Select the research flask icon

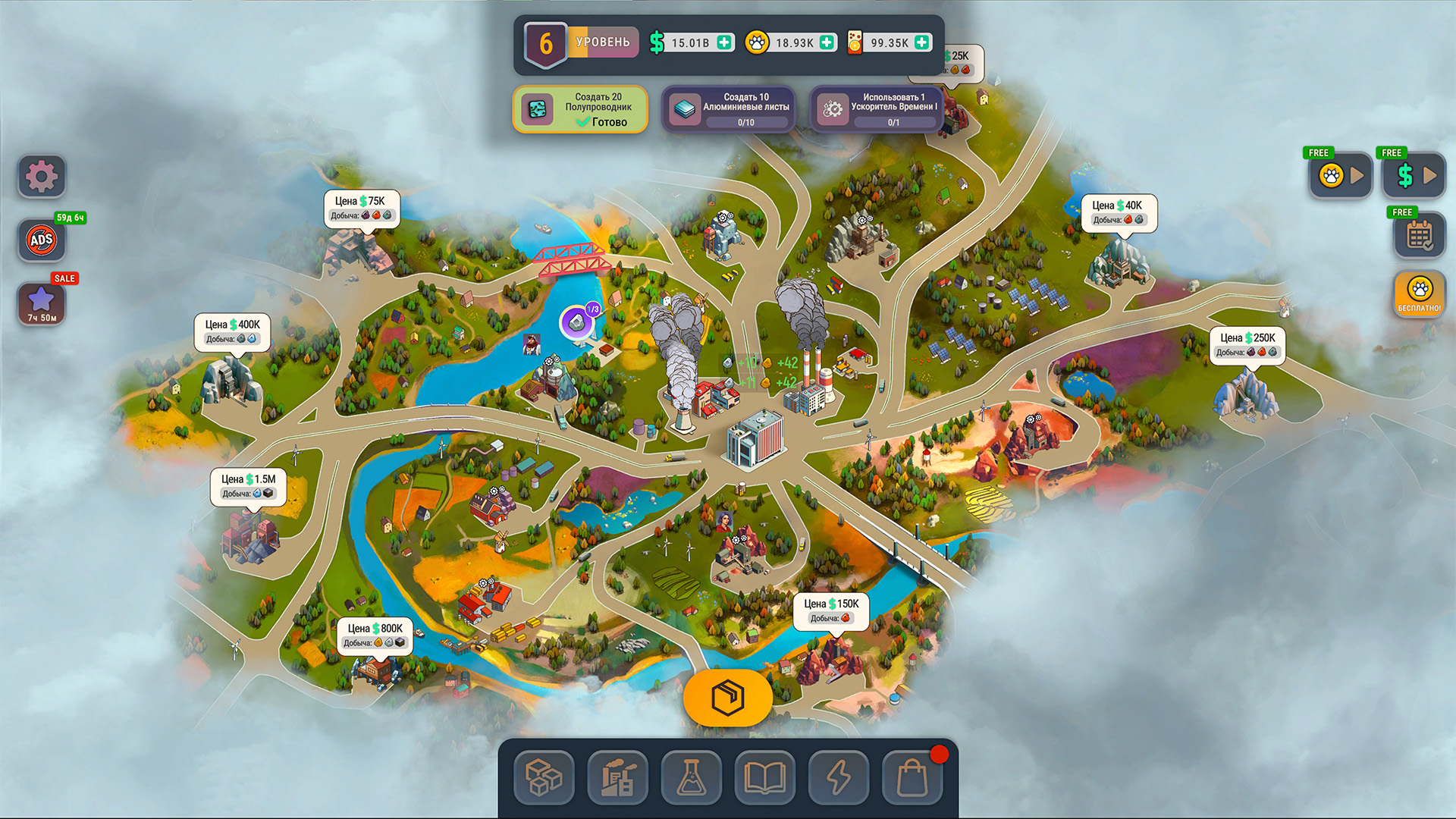click(690, 778)
